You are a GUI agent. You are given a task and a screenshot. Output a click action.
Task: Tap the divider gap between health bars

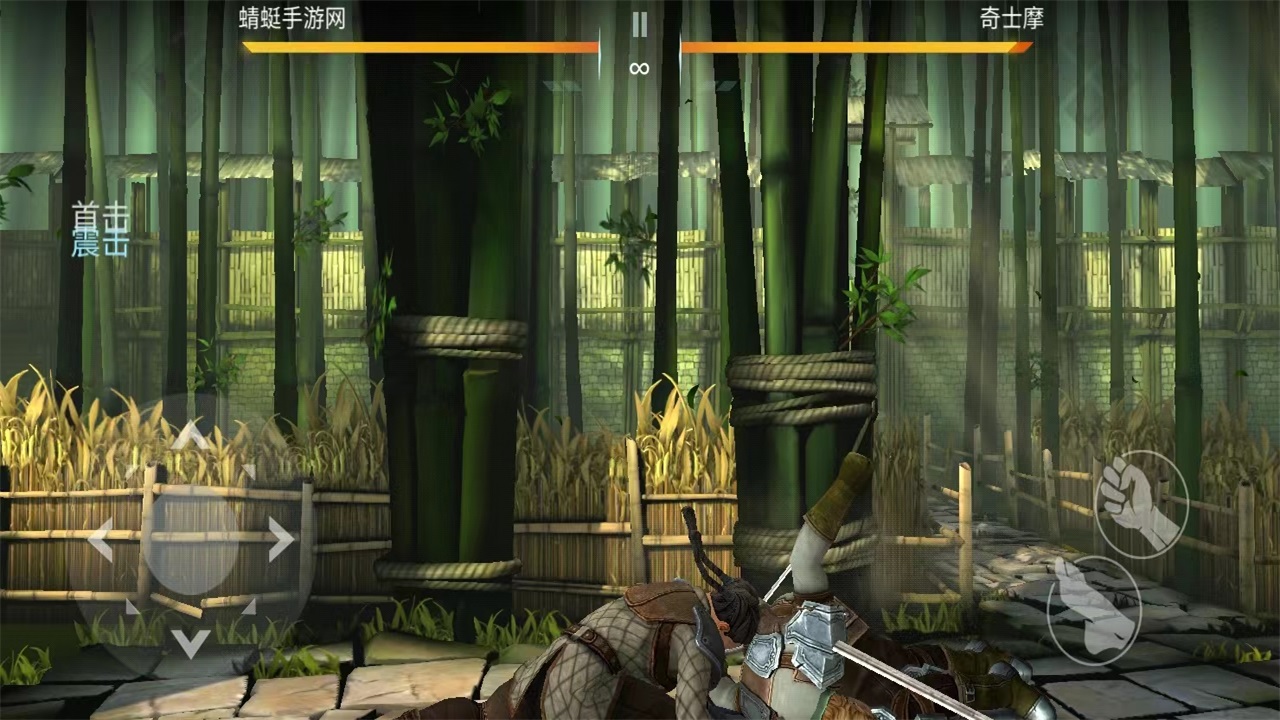pos(639,45)
